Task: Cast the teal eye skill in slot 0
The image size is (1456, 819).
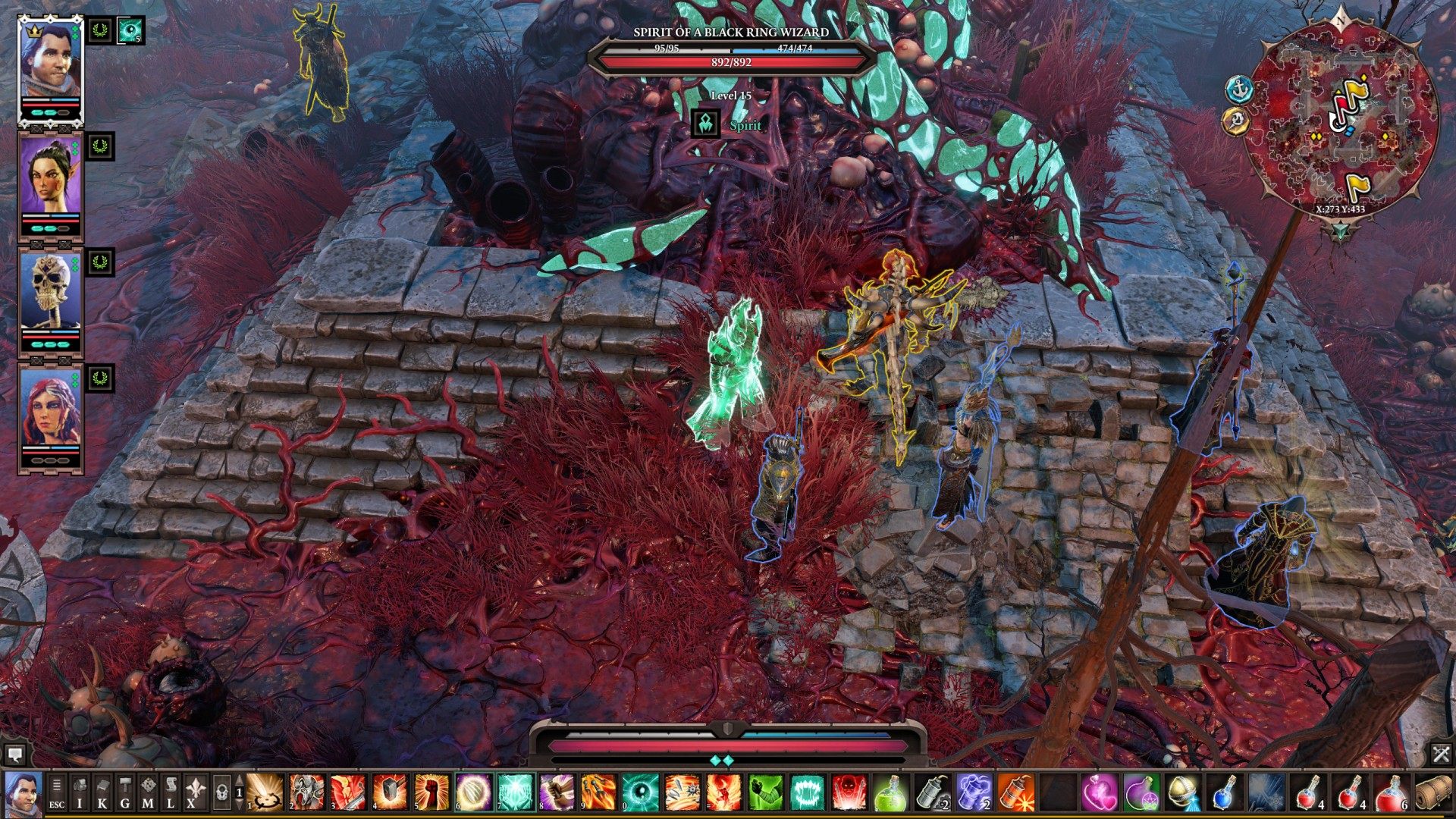Action: (639, 792)
